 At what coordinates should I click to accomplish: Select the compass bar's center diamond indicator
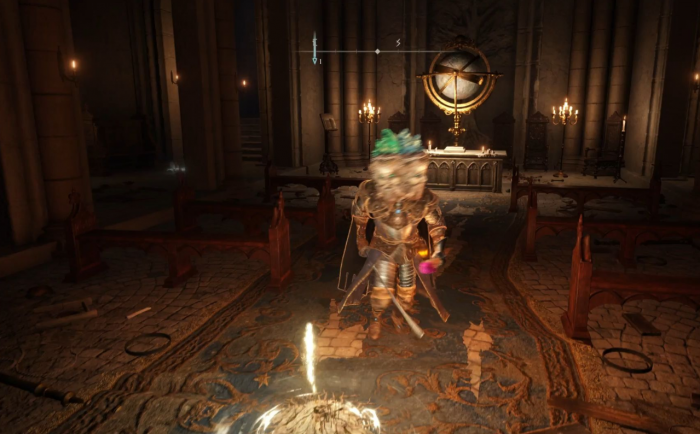(377, 51)
